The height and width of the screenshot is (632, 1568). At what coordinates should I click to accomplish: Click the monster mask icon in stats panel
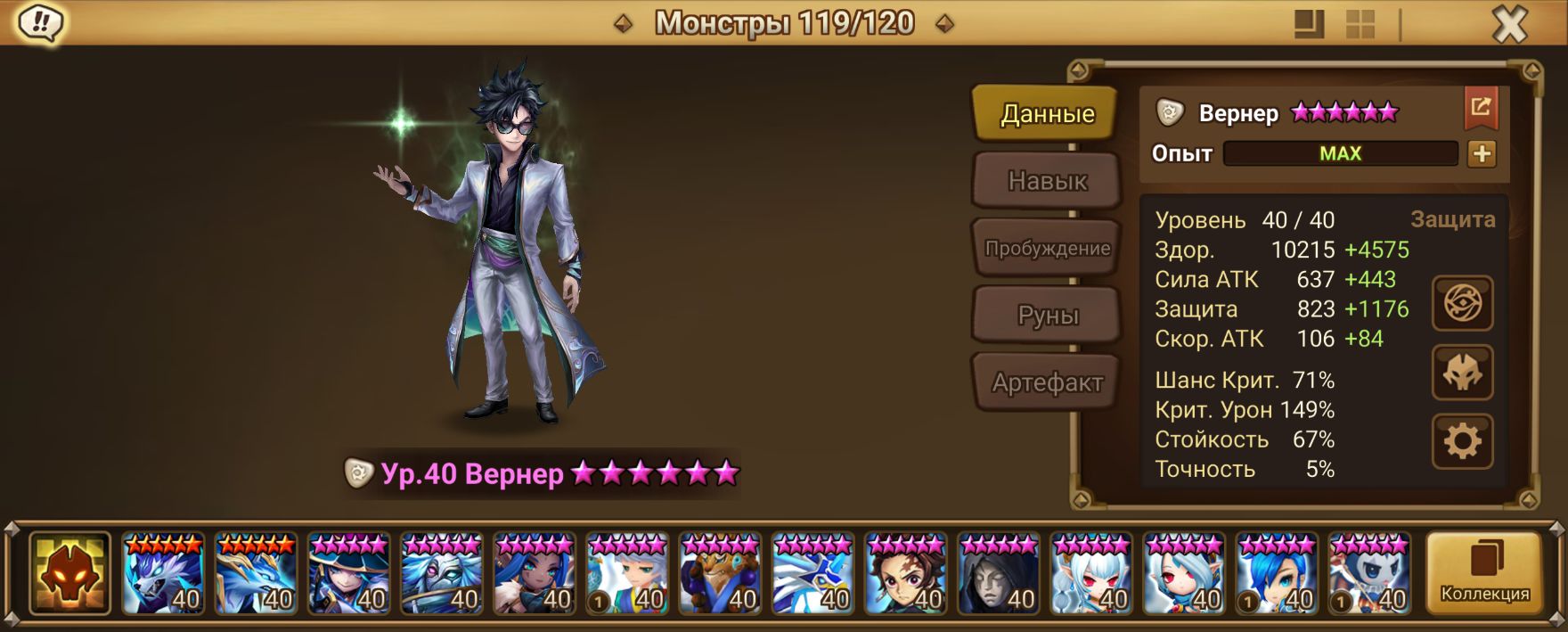[1462, 373]
